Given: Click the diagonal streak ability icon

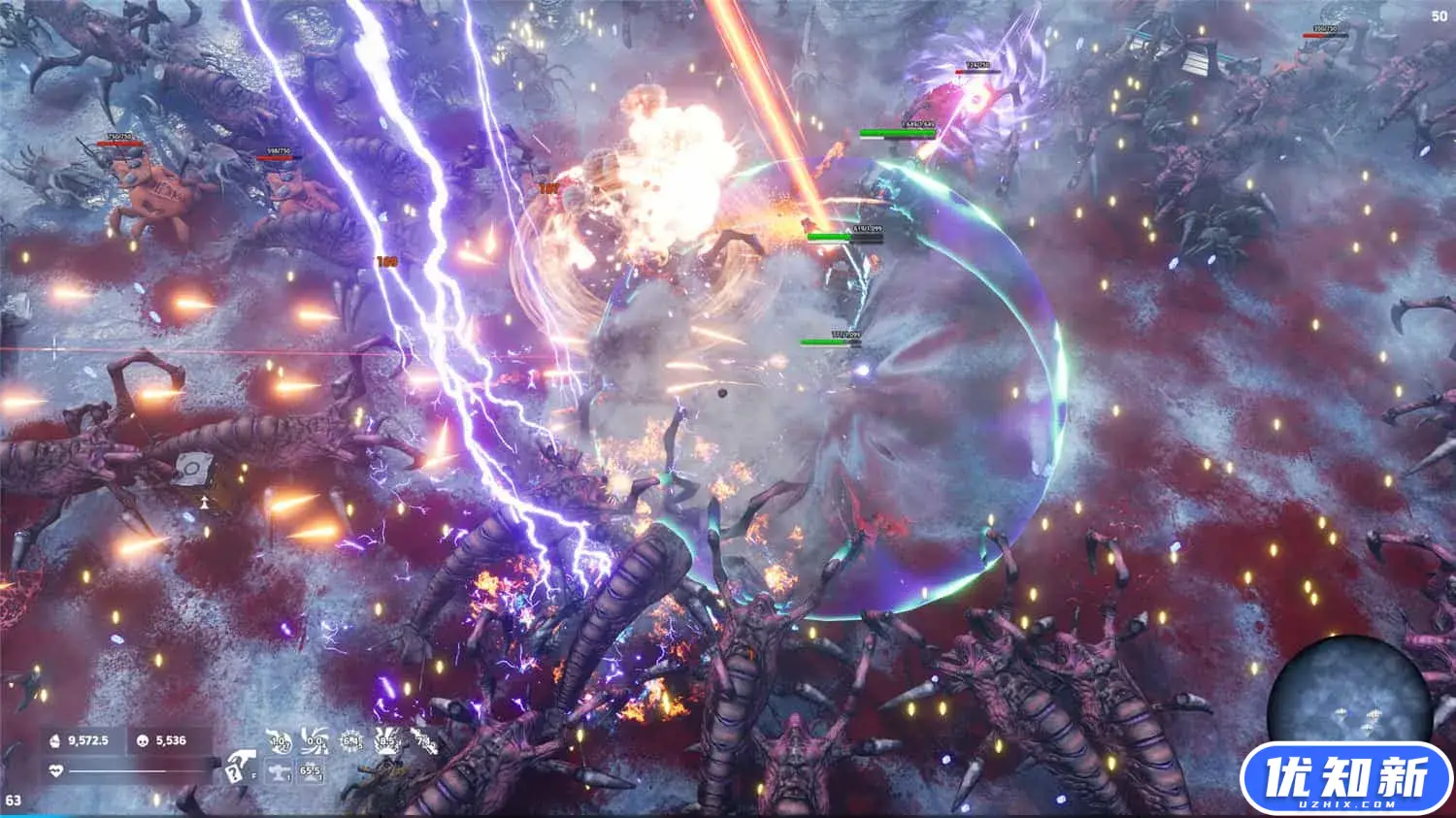Looking at the screenshot, I should coord(422,741).
